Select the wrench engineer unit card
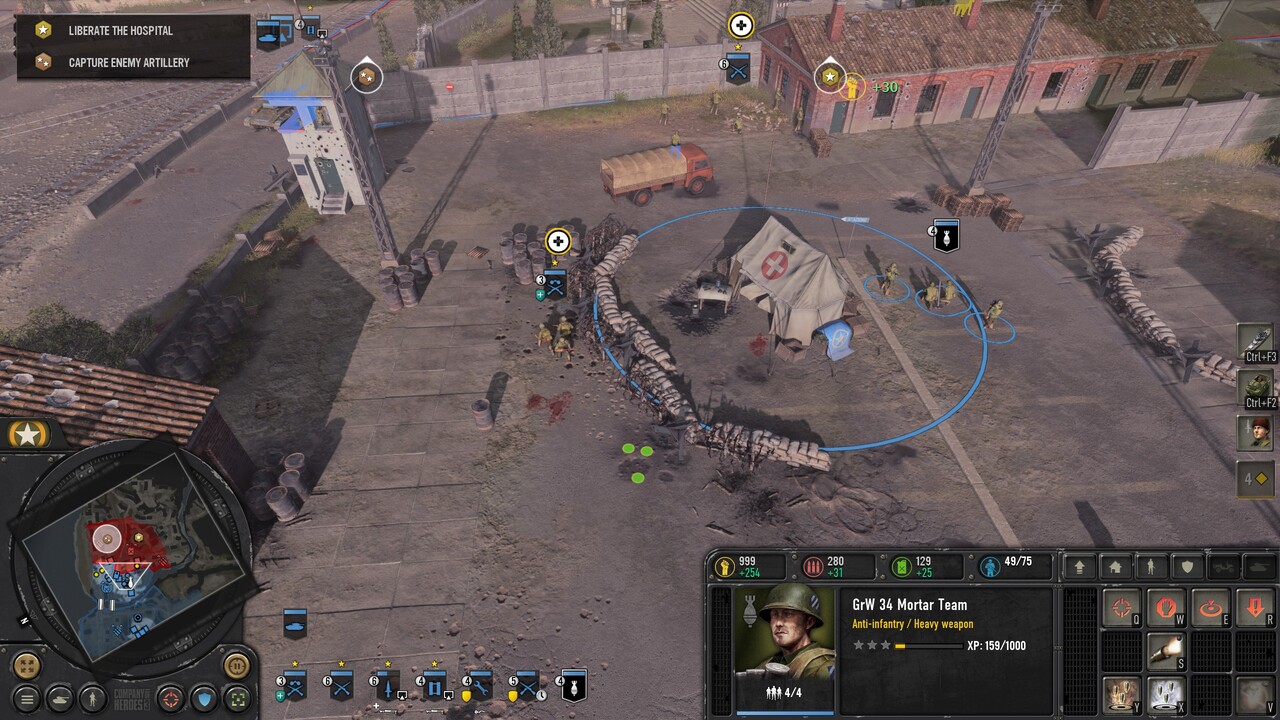 click(x=480, y=685)
